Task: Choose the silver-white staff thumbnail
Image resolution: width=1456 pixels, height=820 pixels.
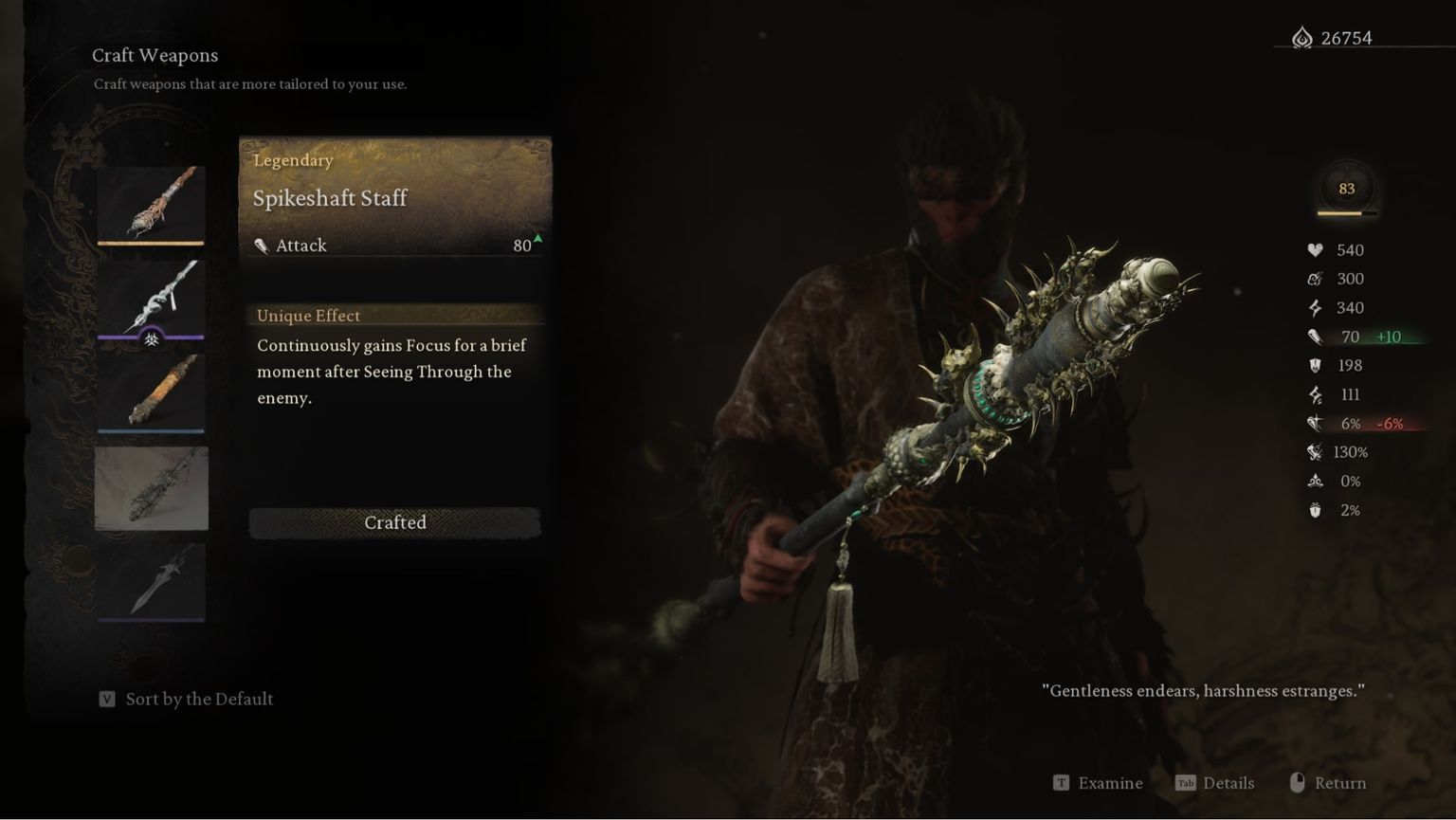Action: pos(151,298)
